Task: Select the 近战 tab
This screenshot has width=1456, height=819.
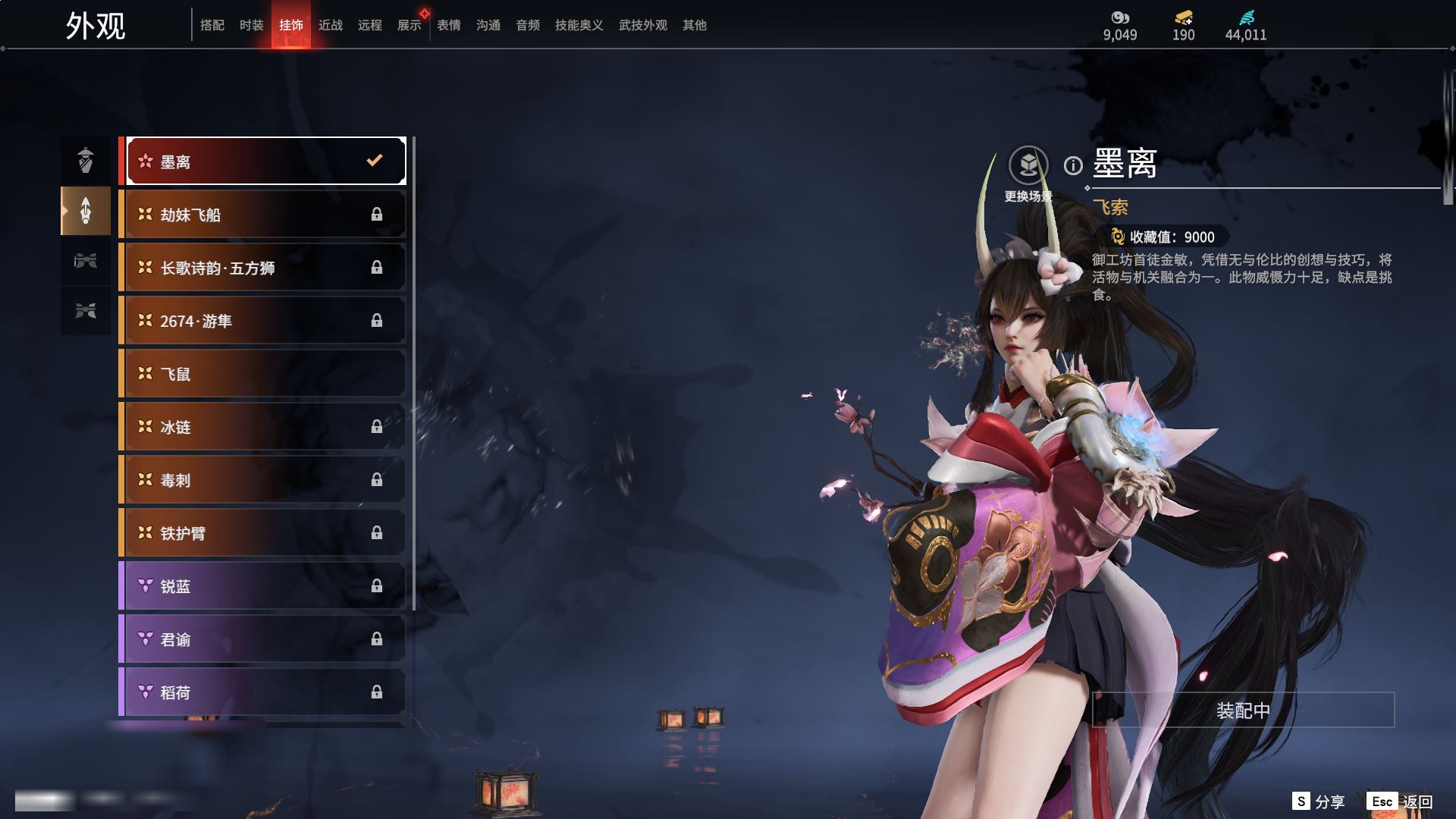Action: [x=331, y=25]
